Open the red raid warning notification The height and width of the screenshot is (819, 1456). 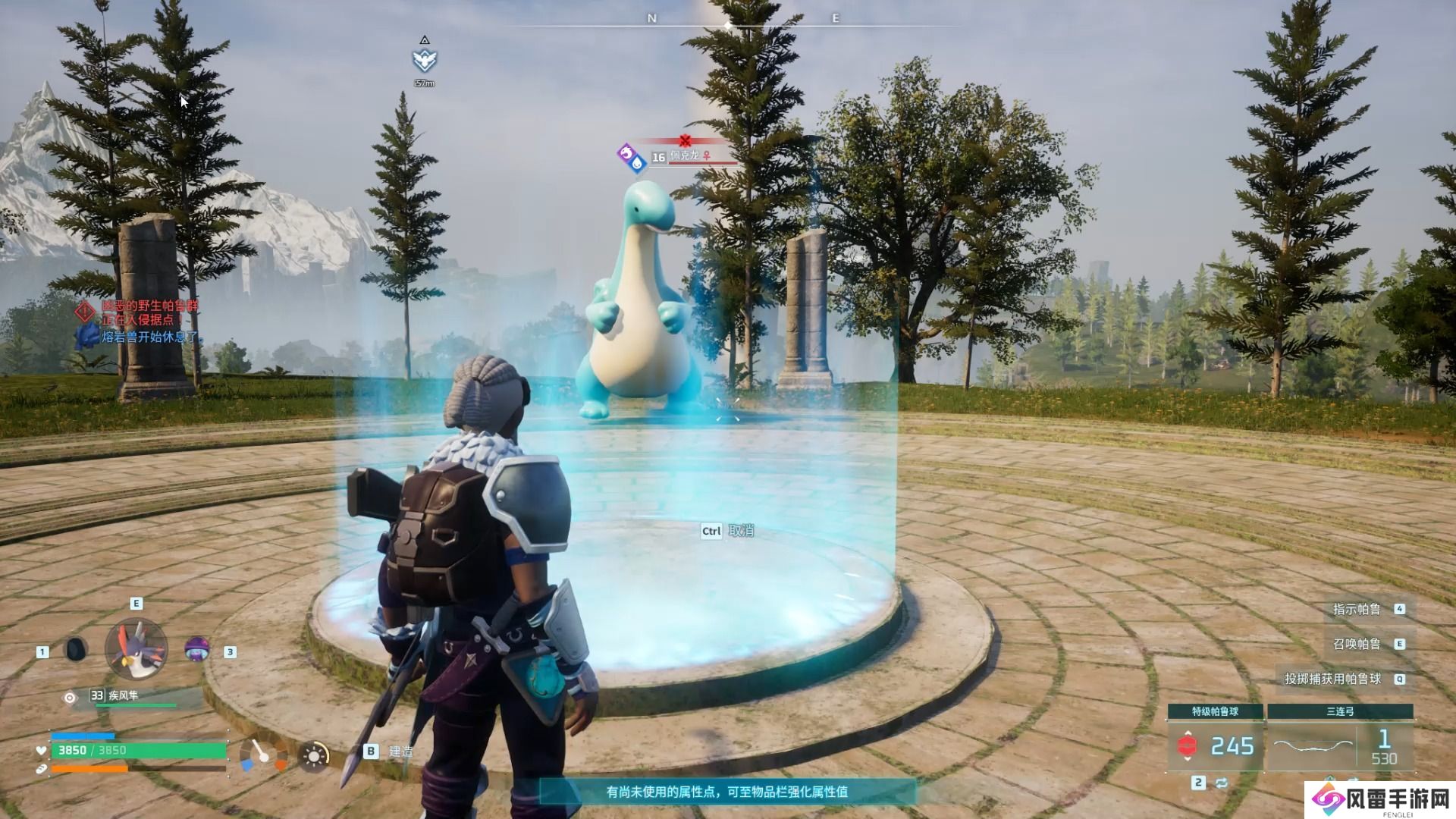pyautogui.click(x=140, y=312)
